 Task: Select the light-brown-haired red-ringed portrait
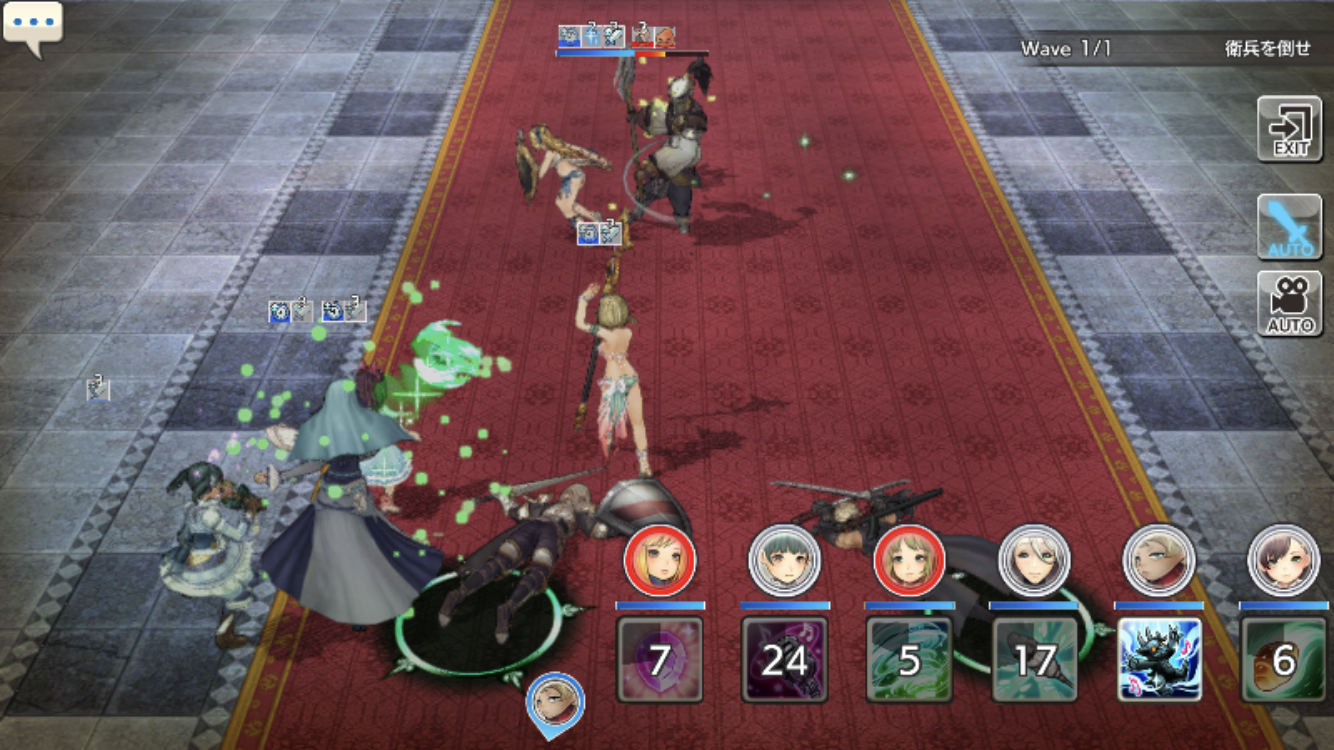909,560
